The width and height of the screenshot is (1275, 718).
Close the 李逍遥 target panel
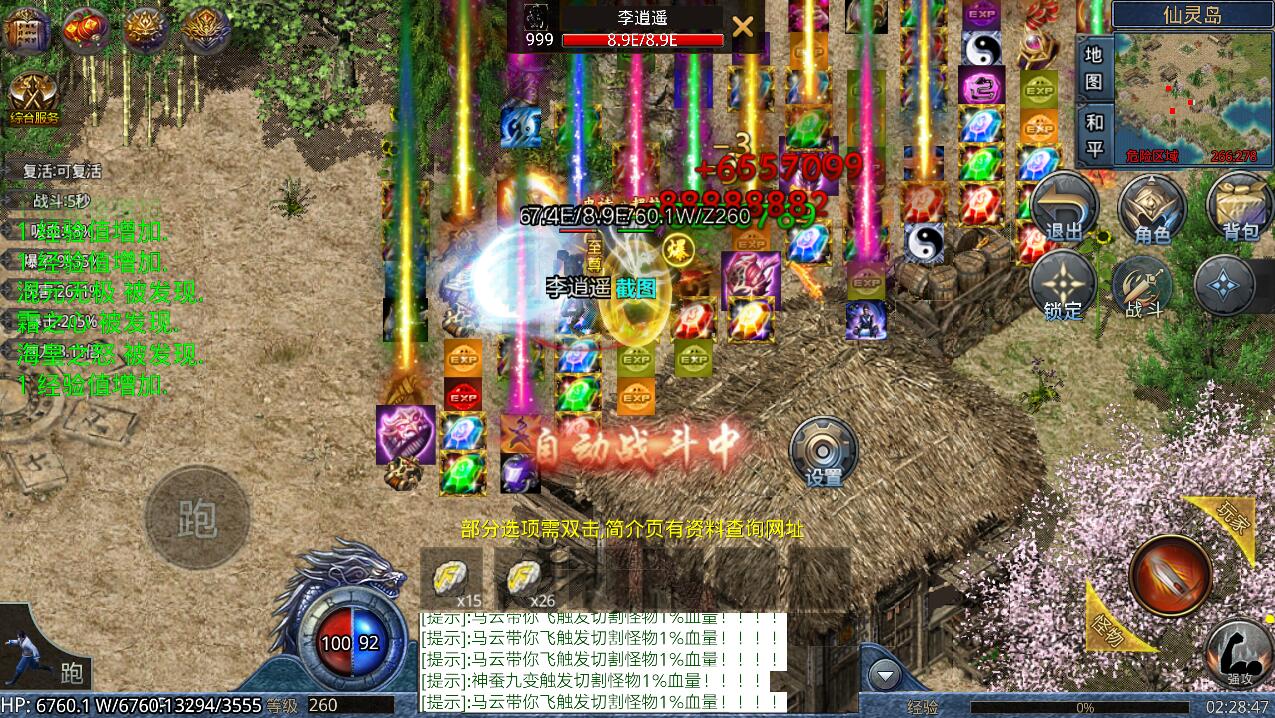tap(743, 27)
